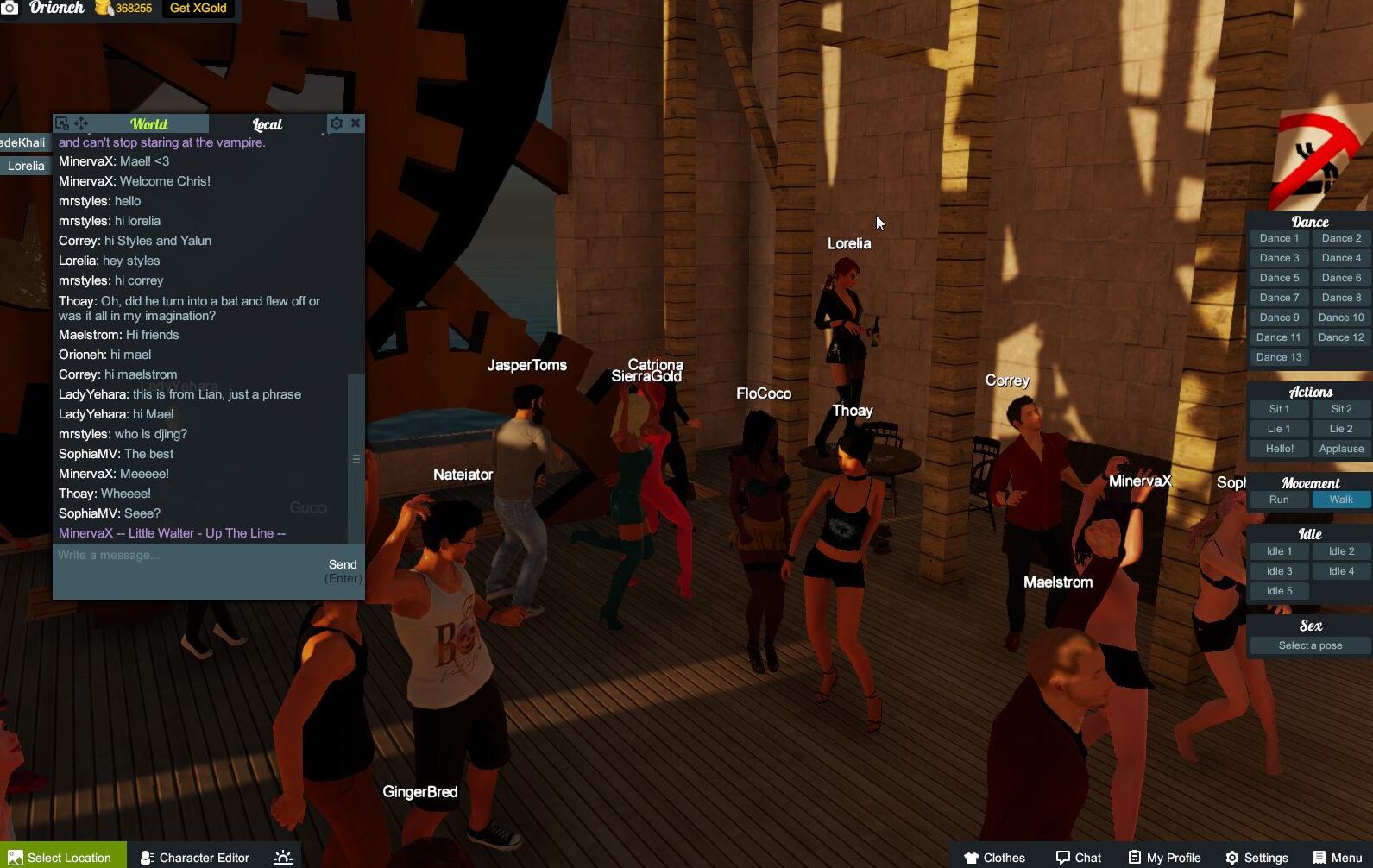Image resolution: width=1373 pixels, height=868 pixels.
Task: Select the Sit 1 action
Action: click(x=1278, y=408)
